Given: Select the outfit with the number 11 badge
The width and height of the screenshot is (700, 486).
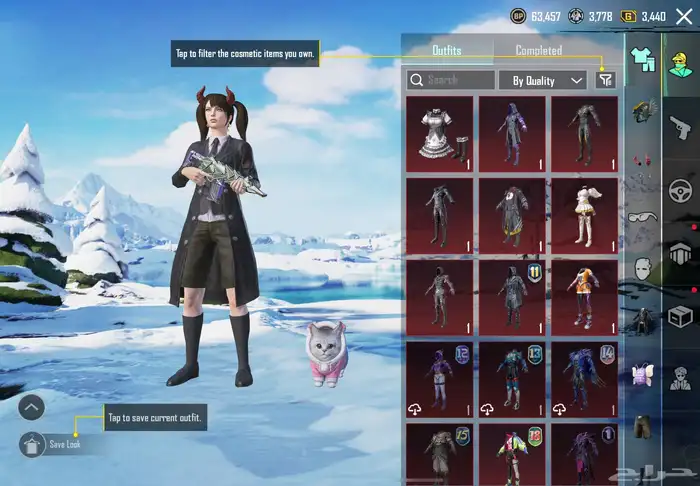Looking at the screenshot, I should (x=511, y=295).
